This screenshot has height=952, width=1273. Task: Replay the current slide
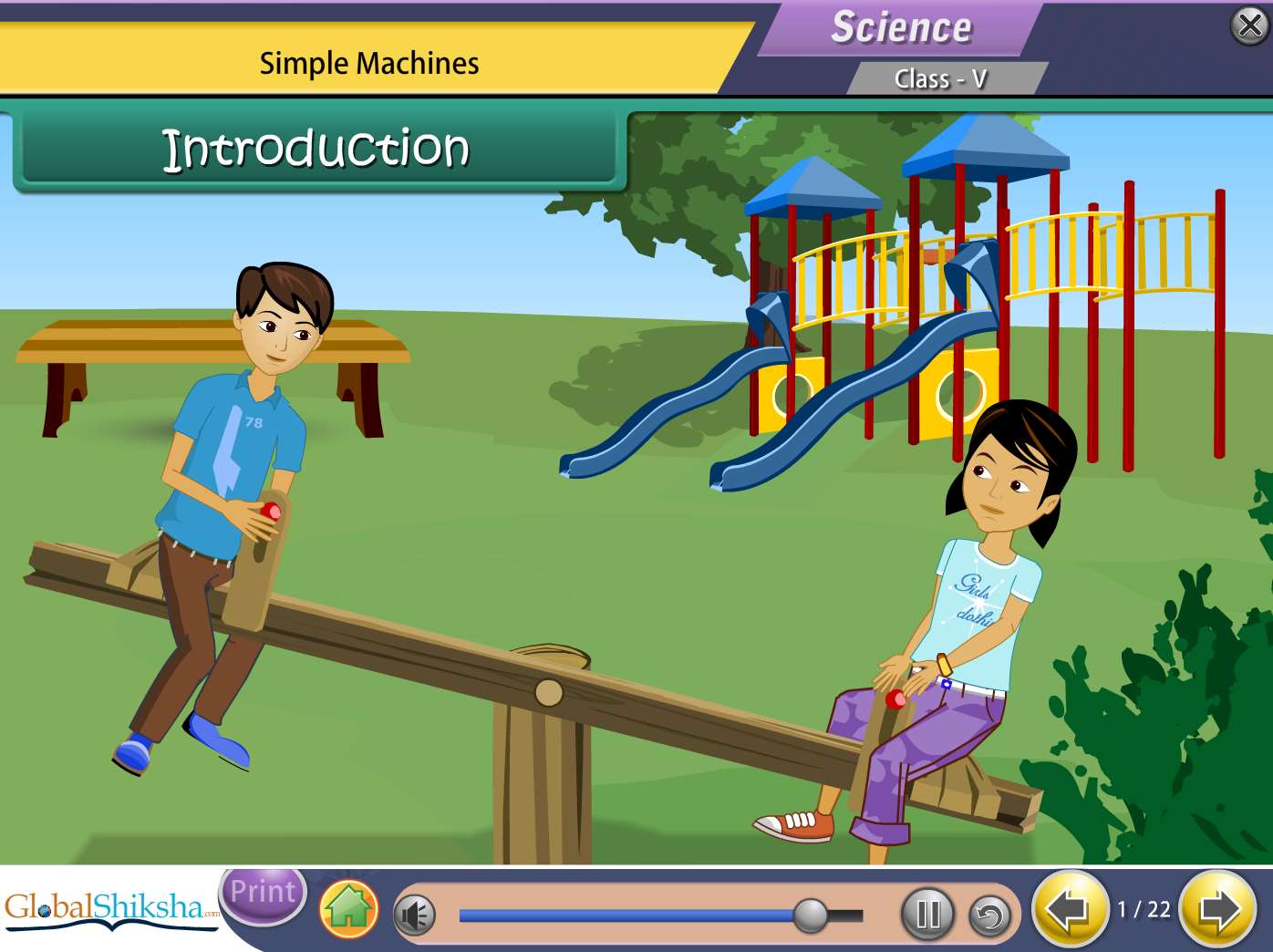[x=989, y=915]
